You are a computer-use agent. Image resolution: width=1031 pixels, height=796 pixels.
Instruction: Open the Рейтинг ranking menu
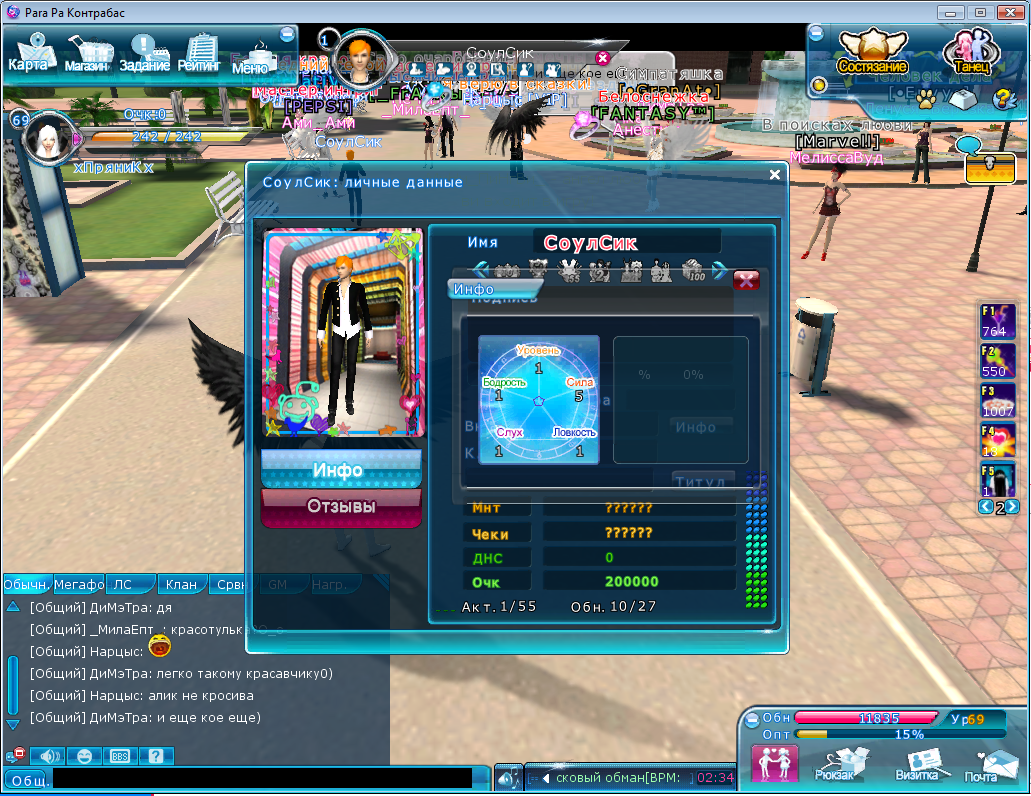point(199,54)
